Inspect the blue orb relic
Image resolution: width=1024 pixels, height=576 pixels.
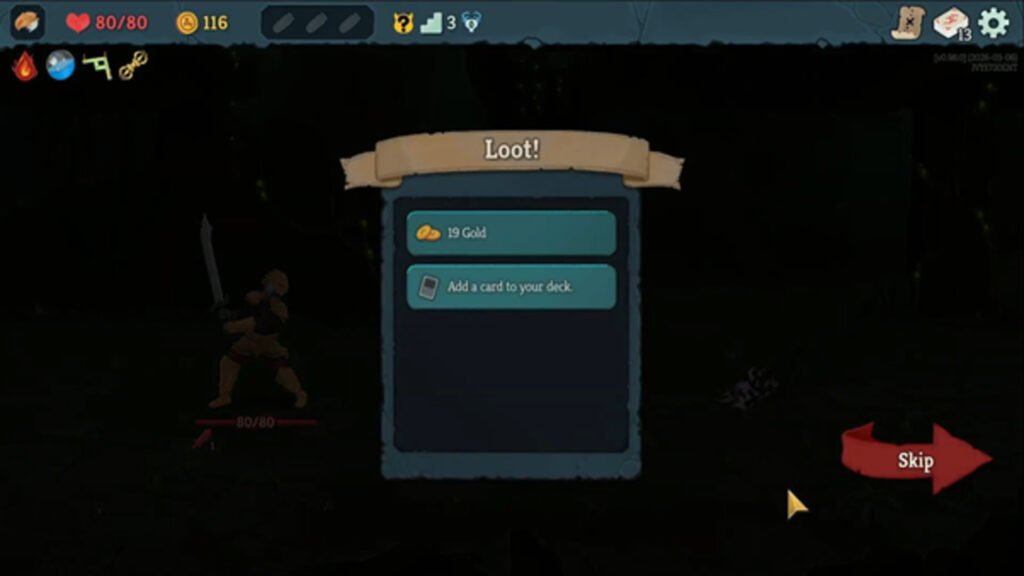coord(61,66)
